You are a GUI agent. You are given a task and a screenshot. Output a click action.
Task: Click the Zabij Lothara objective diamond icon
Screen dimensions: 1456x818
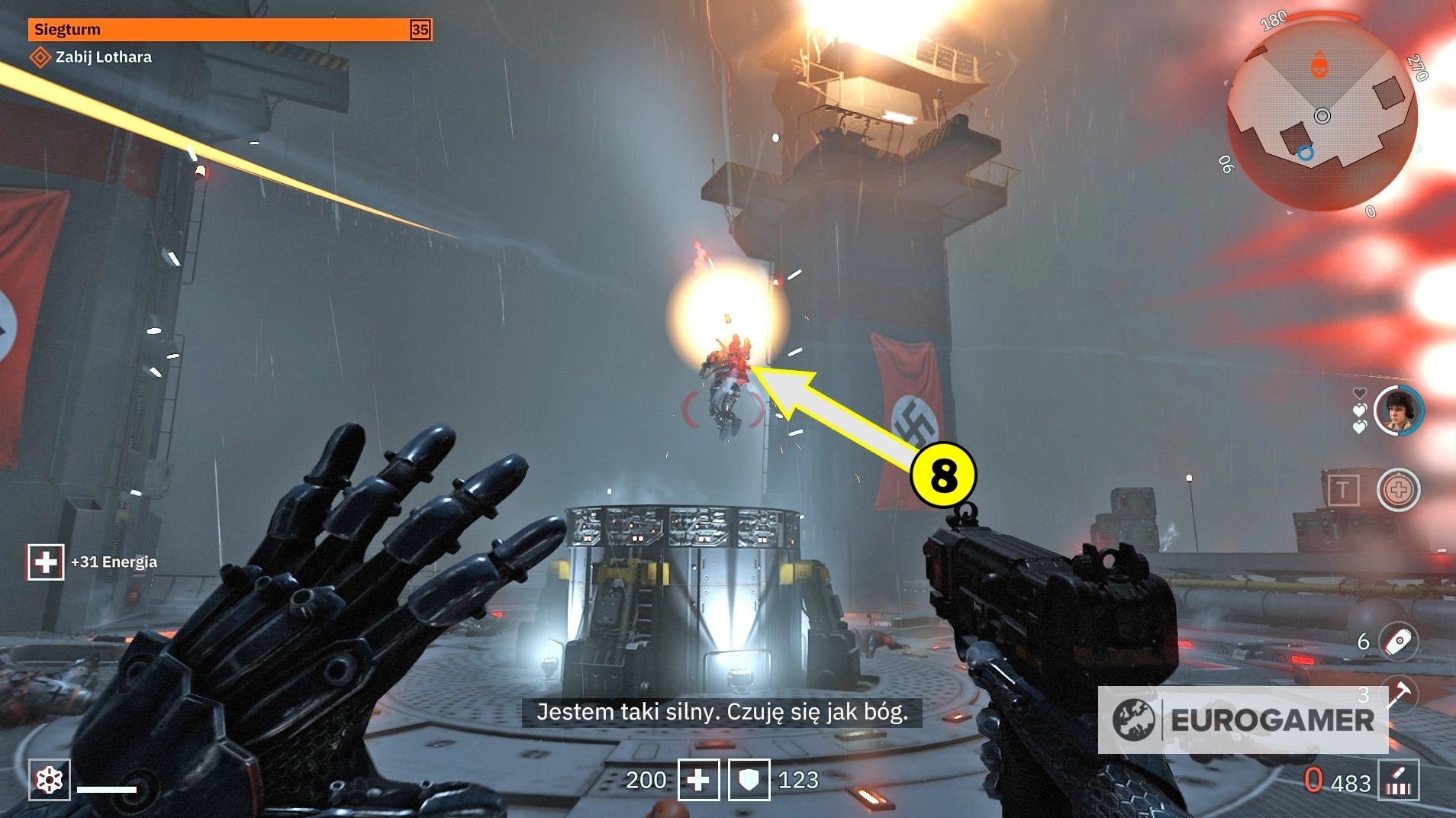[x=40, y=56]
